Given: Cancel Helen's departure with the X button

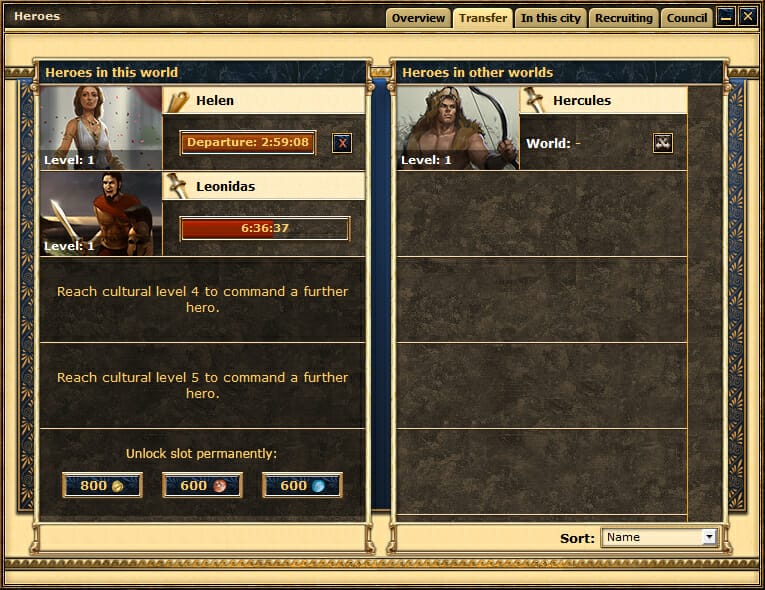Looking at the screenshot, I should [342, 143].
